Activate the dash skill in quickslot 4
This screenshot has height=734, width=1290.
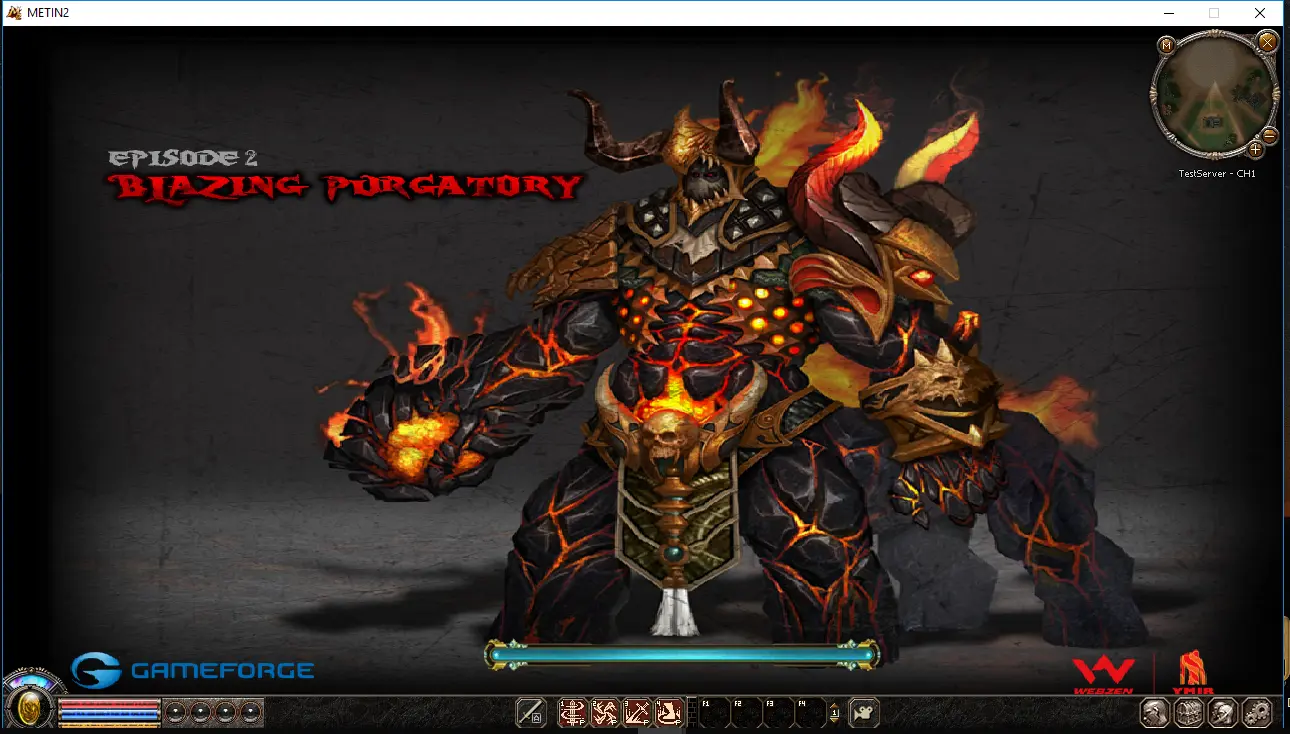(x=669, y=712)
